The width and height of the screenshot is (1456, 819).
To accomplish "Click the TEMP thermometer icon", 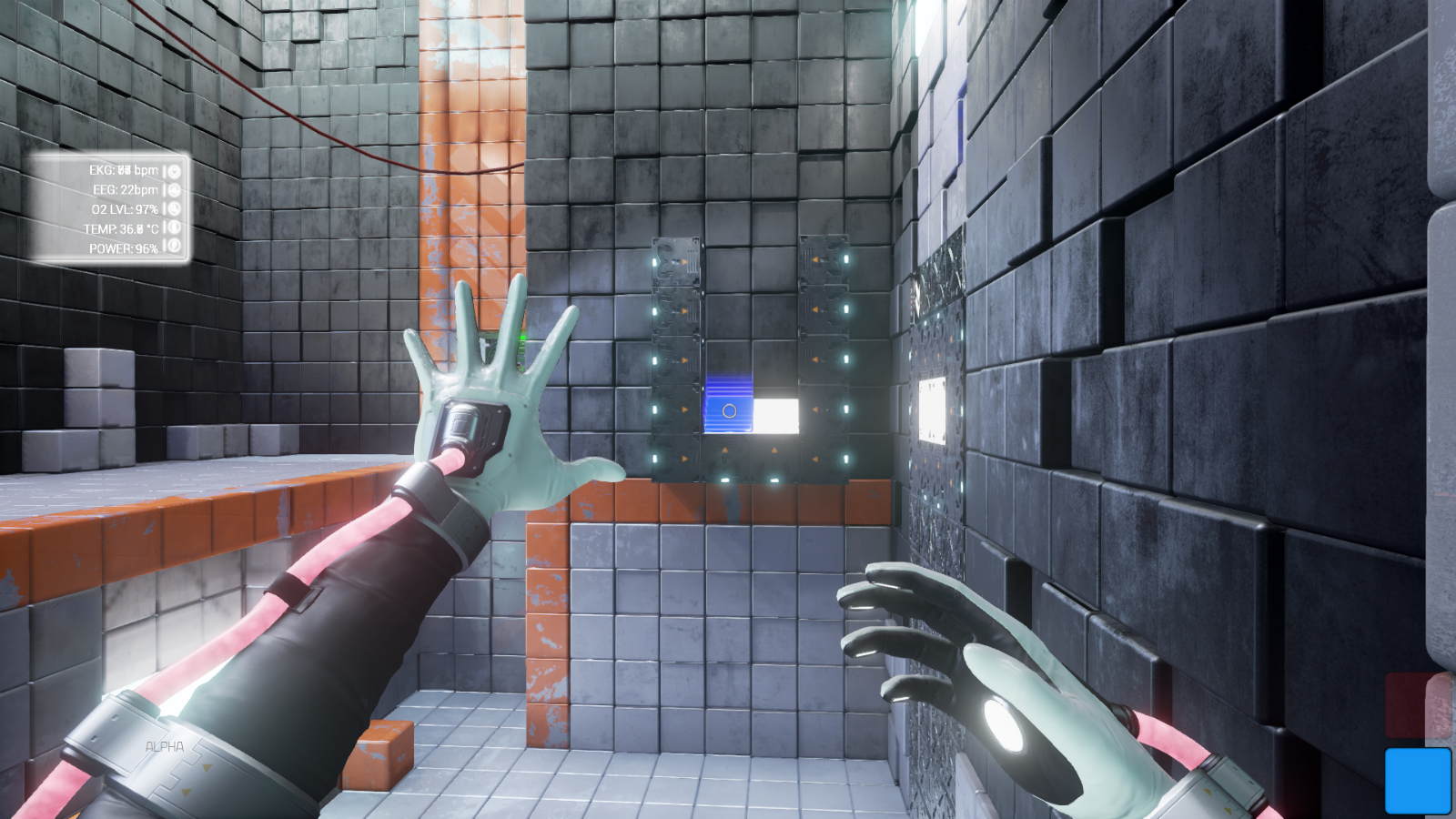I will tap(175, 227).
